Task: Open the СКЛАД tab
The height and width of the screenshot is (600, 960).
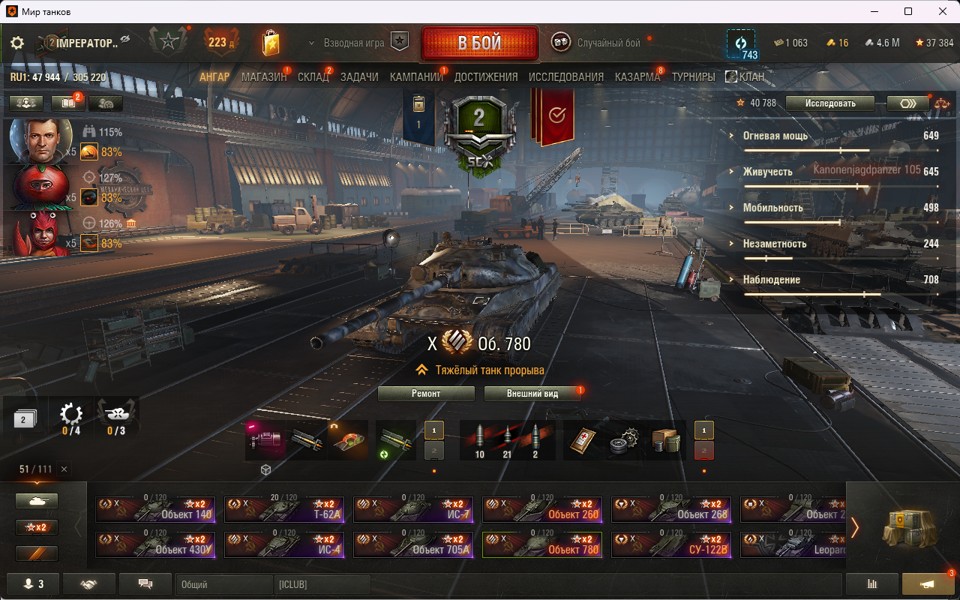Action: point(313,77)
